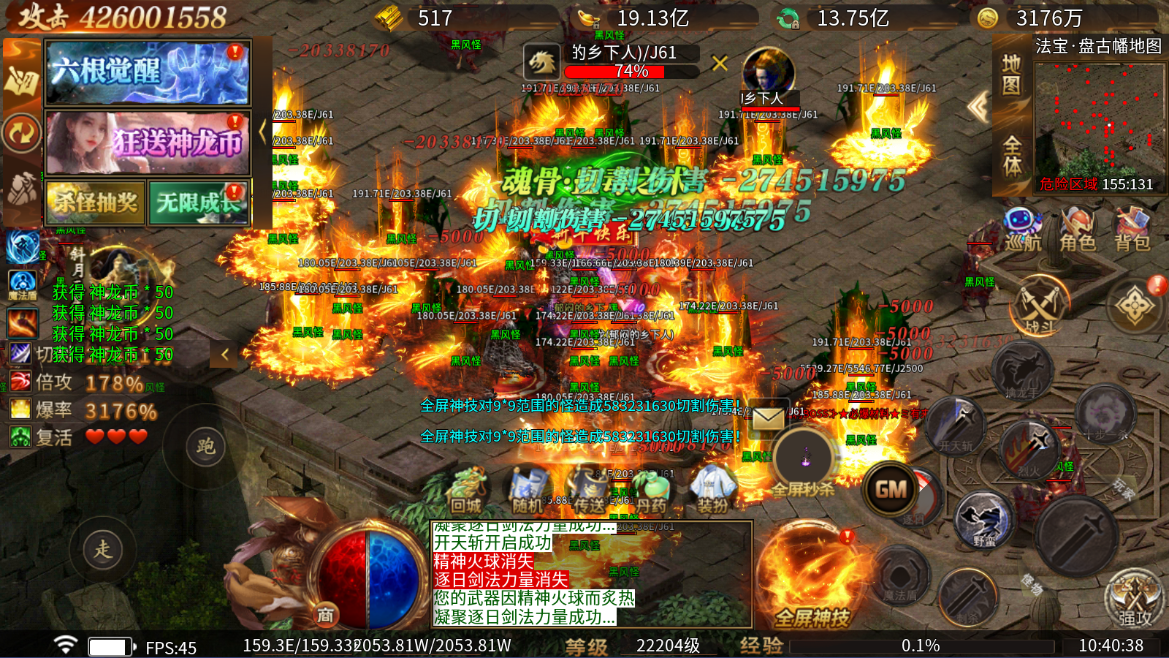The height and width of the screenshot is (658, 1169).
Task: Switch to the 全体 tab
Action: 1012,155
